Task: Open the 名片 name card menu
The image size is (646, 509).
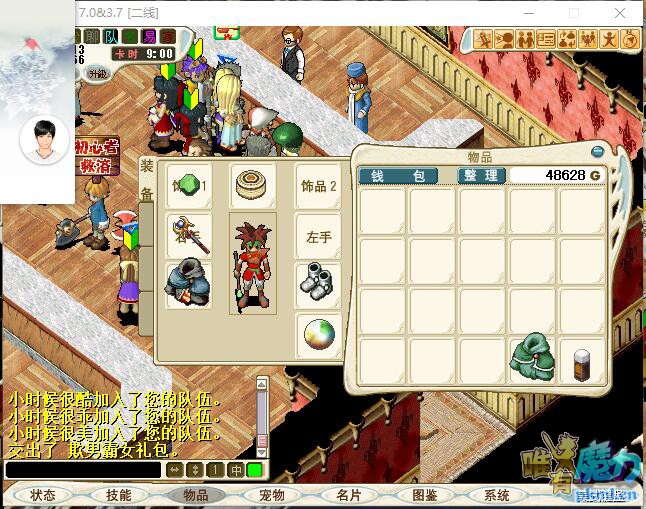Action: (348, 495)
